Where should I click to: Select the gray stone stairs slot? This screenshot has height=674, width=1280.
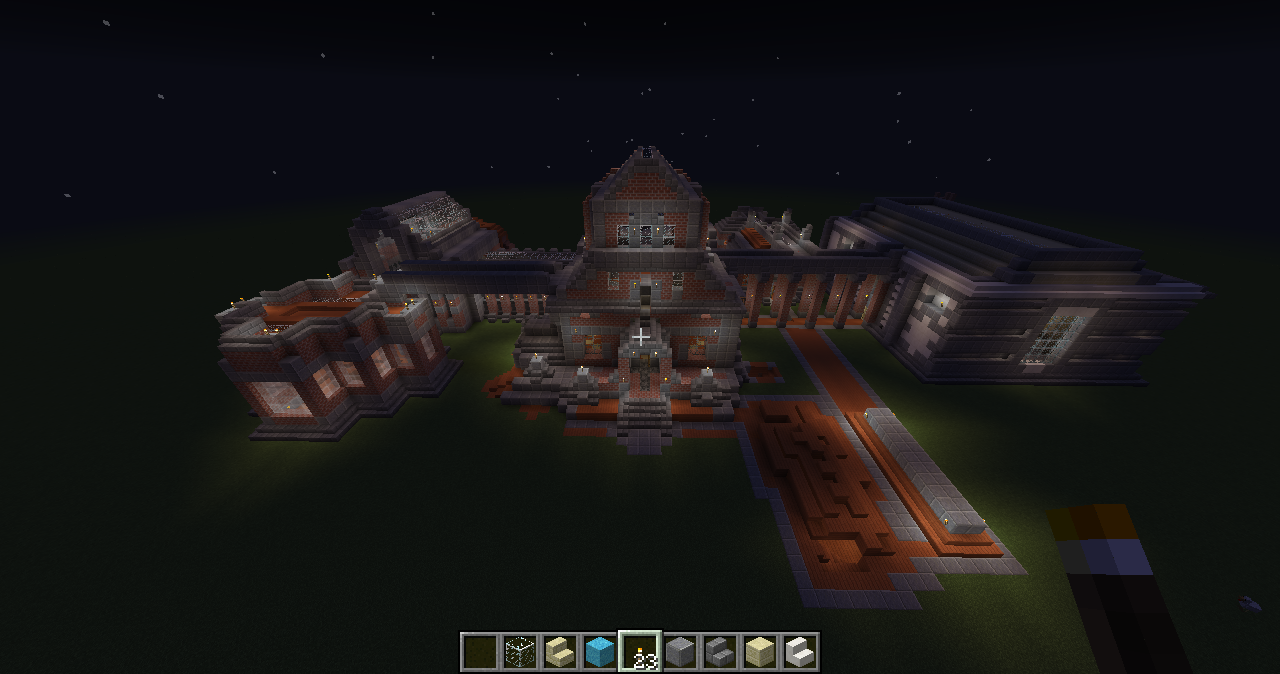[720, 652]
